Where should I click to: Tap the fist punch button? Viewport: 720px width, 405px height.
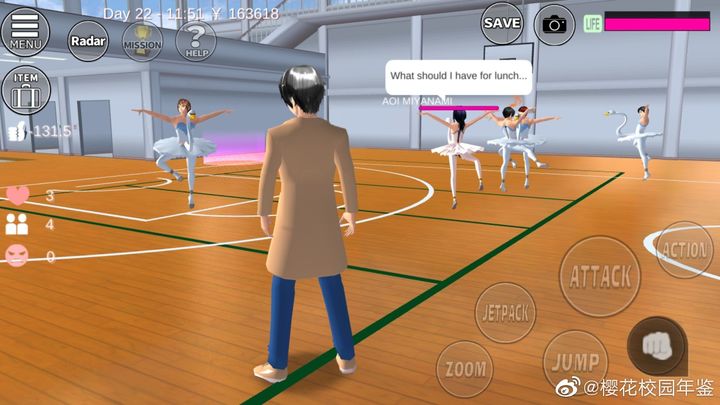click(x=656, y=345)
